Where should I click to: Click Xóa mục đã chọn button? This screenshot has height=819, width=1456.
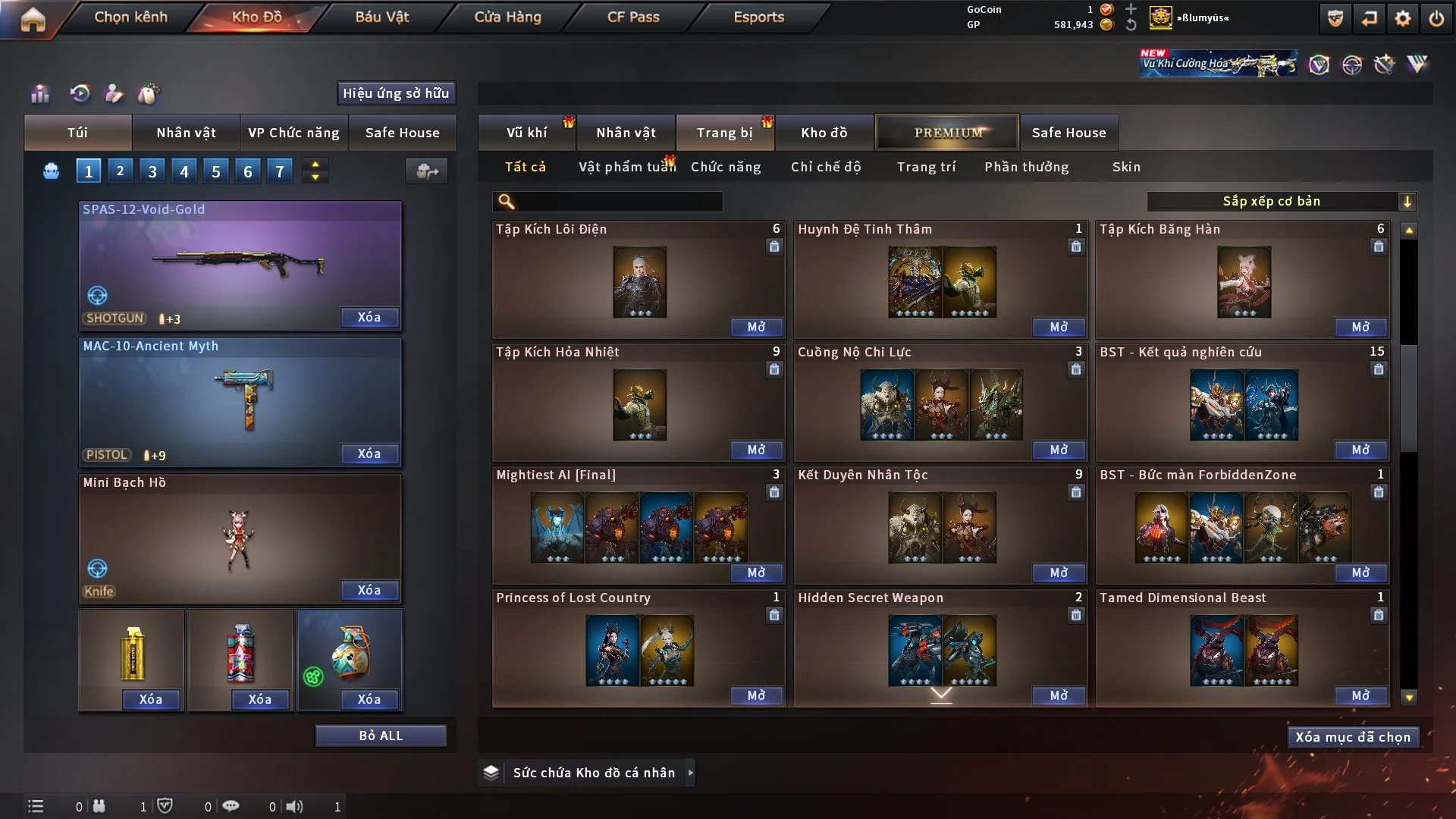click(x=1353, y=737)
